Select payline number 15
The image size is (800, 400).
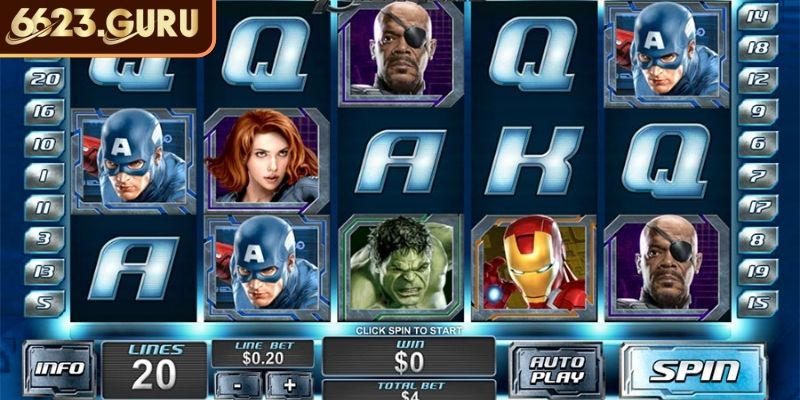[x=757, y=300]
